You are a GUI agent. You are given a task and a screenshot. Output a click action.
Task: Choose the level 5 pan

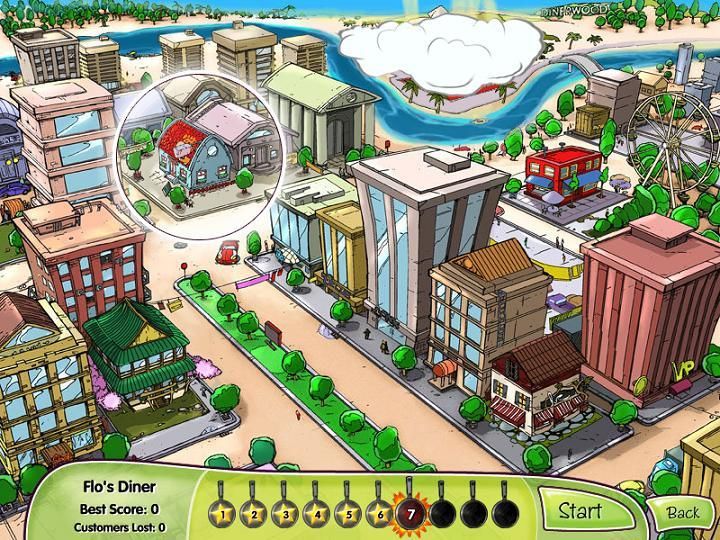point(348,514)
